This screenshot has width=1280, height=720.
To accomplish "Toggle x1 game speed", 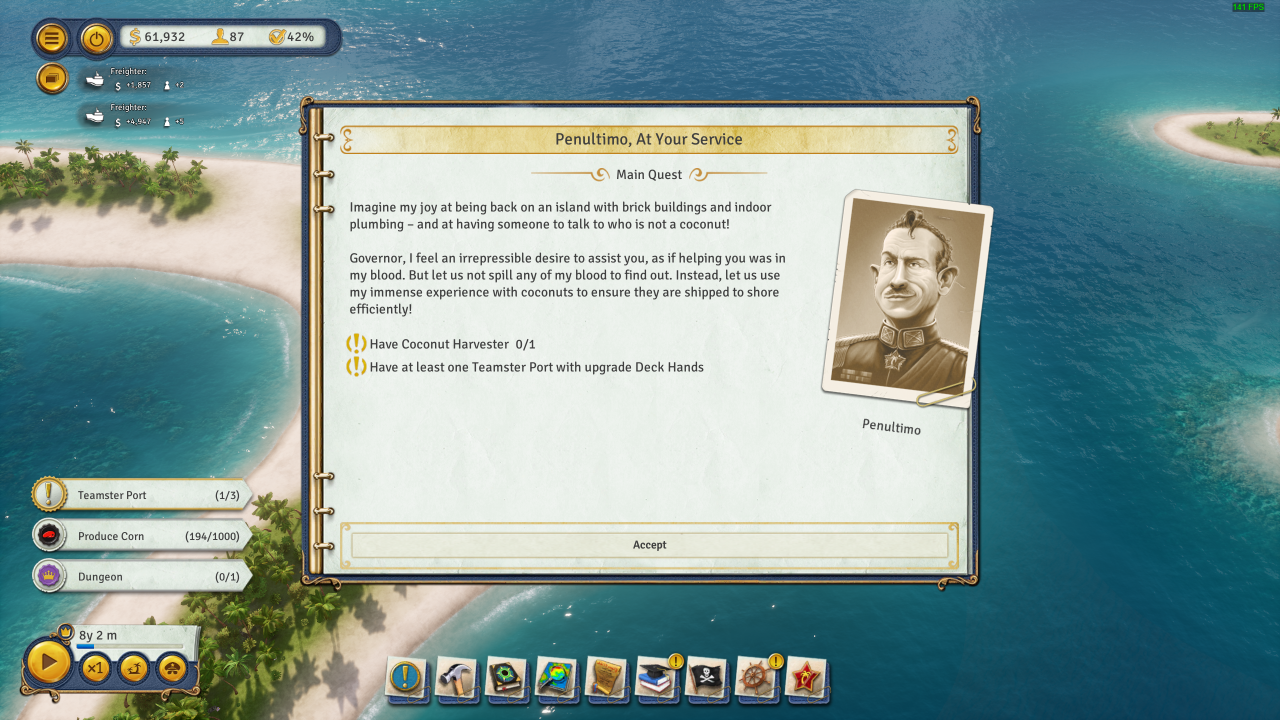I will tap(96, 667).
